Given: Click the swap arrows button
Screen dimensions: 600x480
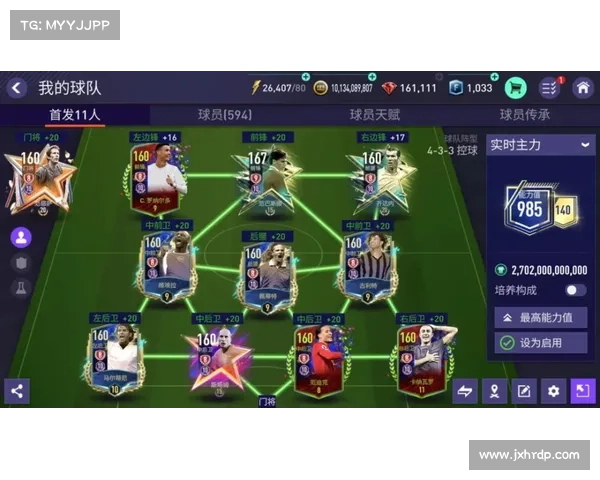Looking at the screenshot, I should 465,391.
